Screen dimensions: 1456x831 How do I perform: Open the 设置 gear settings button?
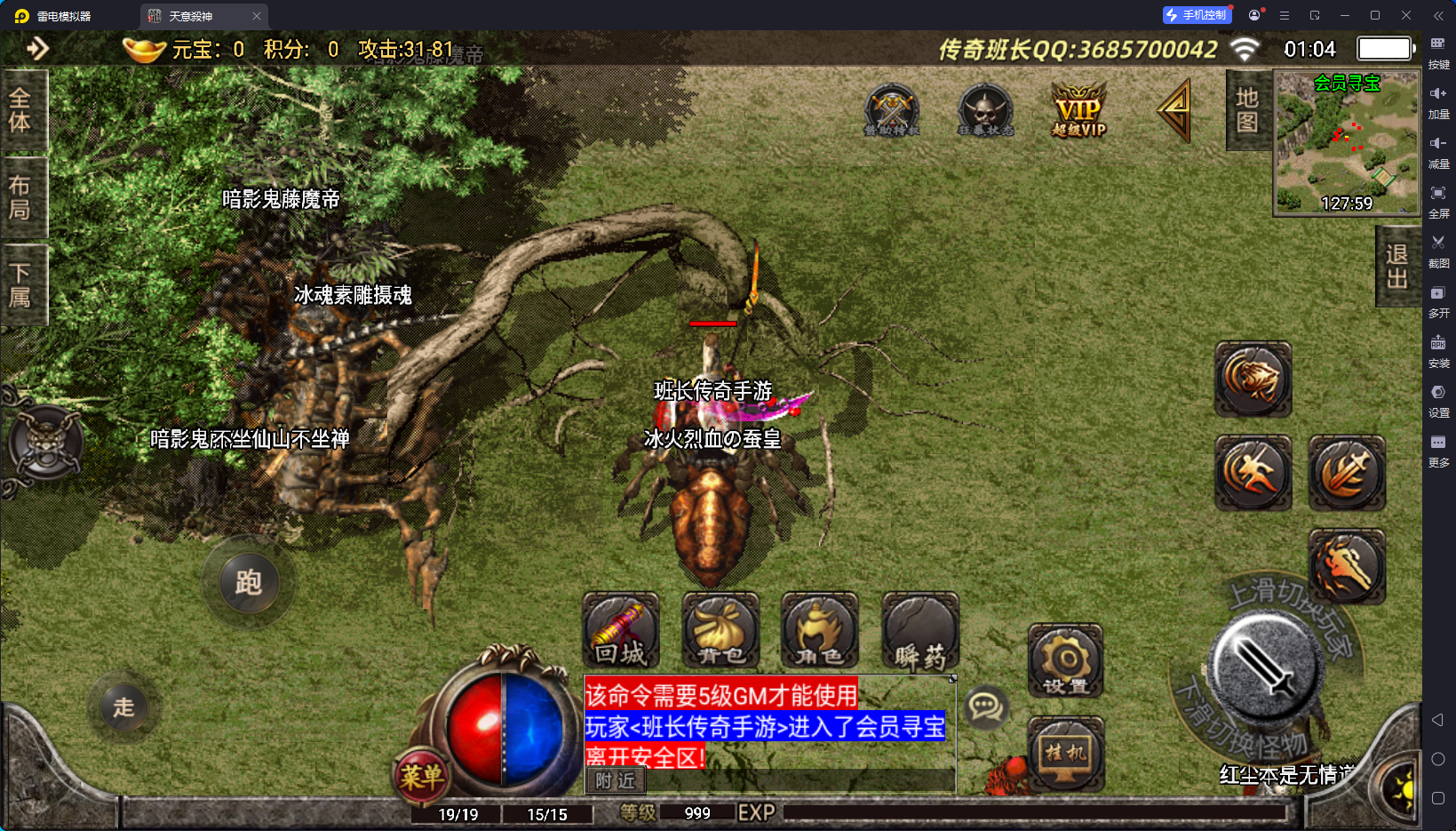1066,660
